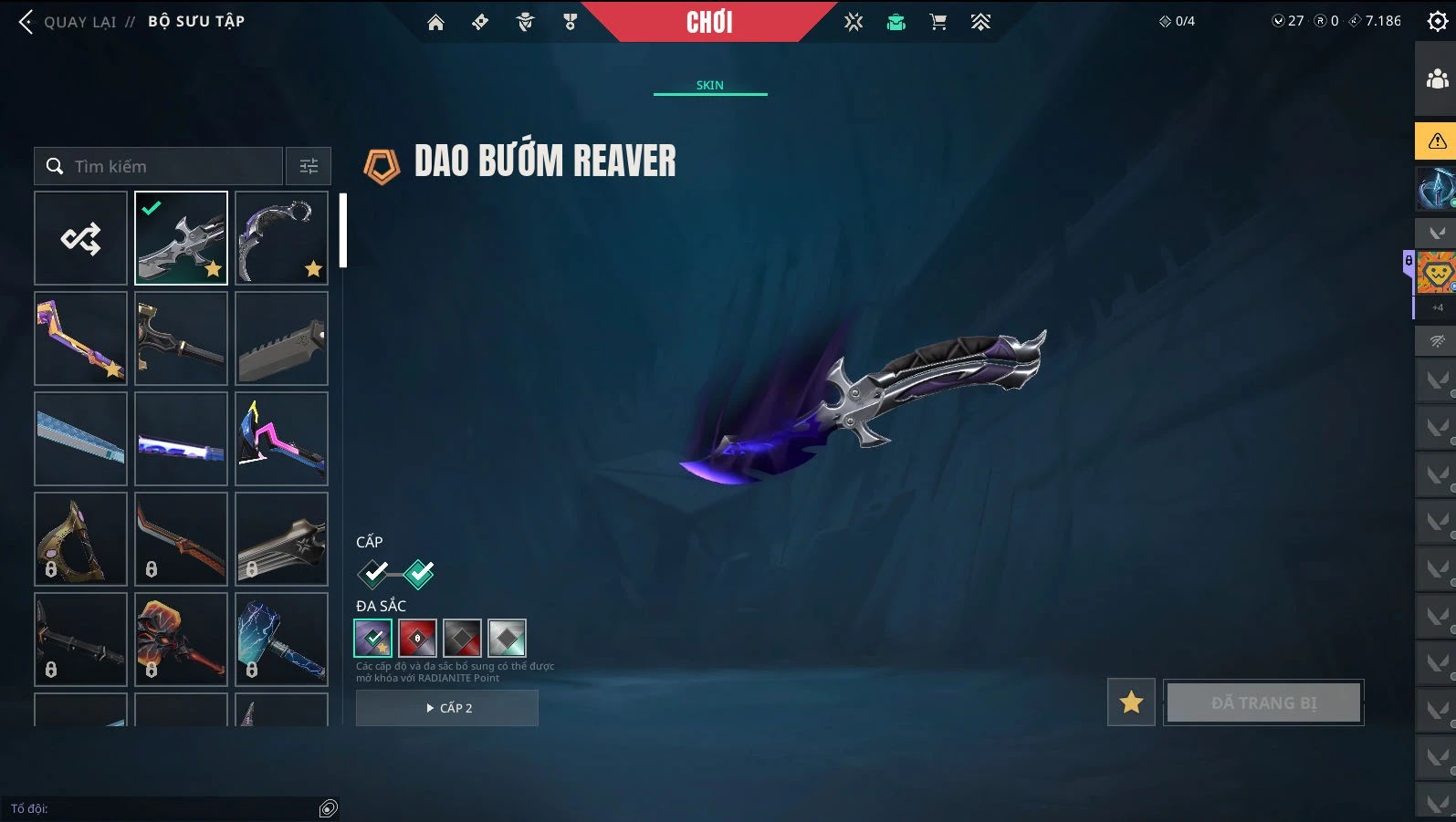This screenshot has height=822, width=1456.
Task: Open the skin filter options button
Action: point(309,166)
